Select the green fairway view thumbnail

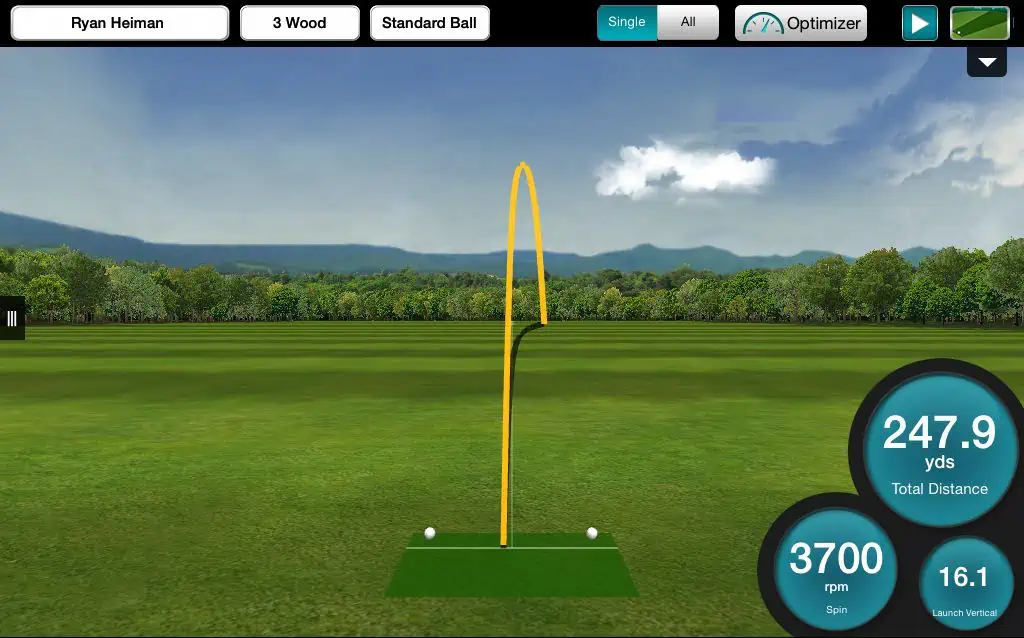click(979, 23)
